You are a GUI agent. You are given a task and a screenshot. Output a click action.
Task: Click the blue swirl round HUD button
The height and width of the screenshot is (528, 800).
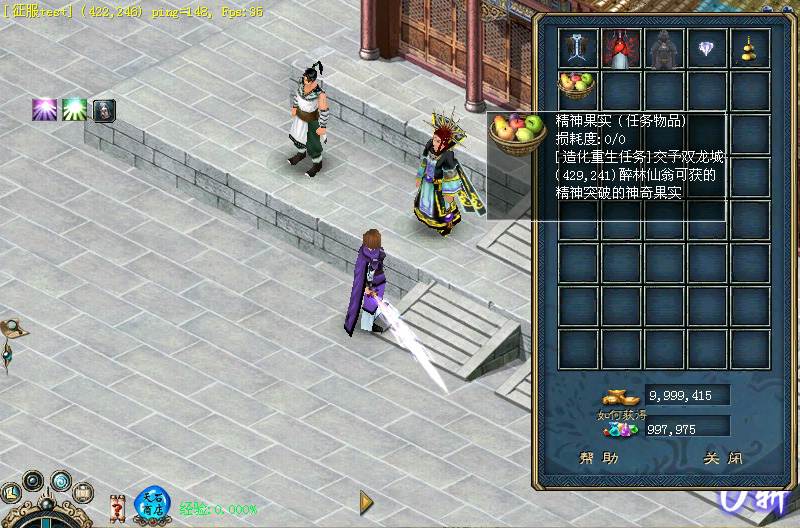[x=61, y=481]
